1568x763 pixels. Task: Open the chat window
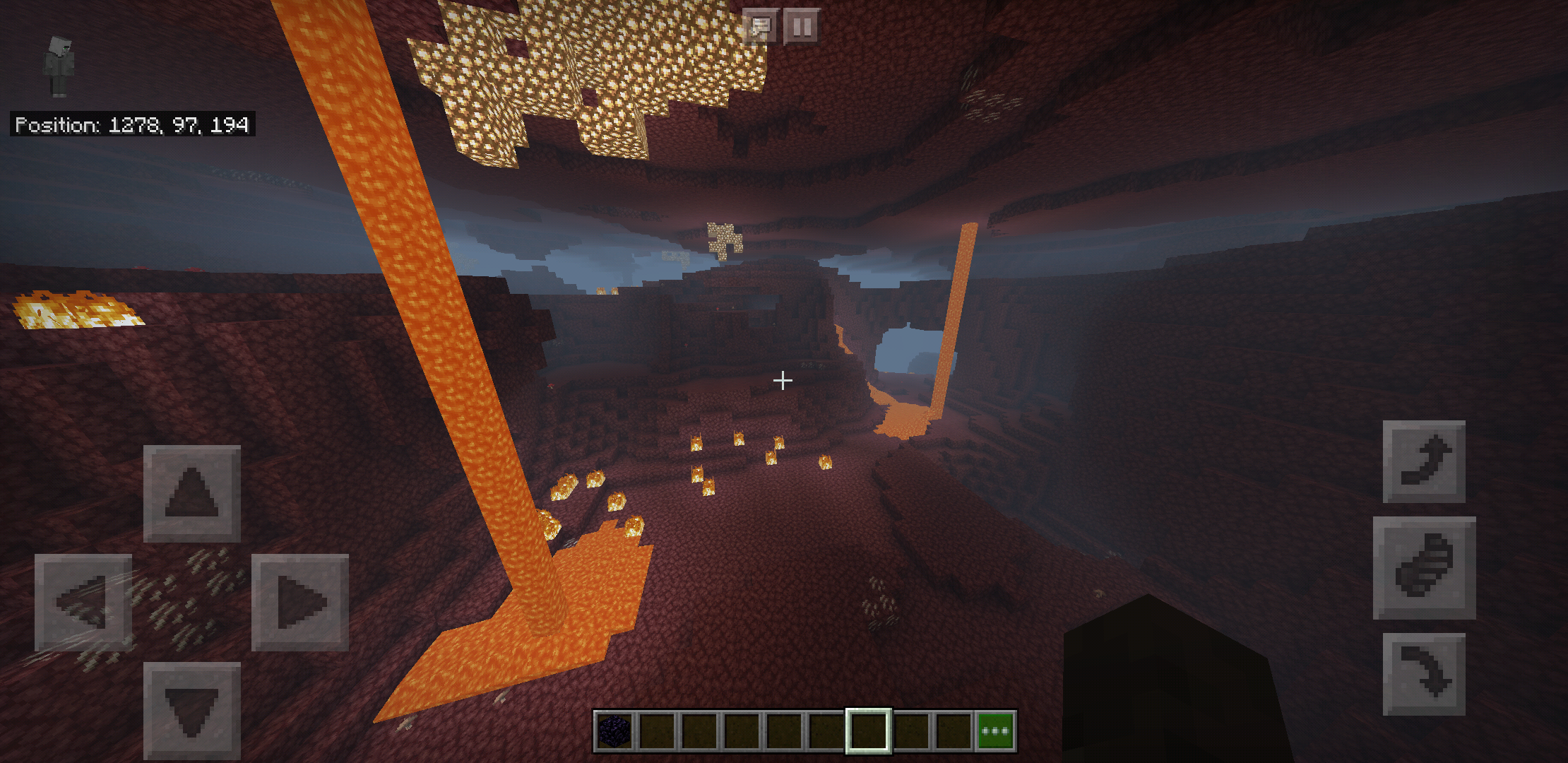point(760,27)
